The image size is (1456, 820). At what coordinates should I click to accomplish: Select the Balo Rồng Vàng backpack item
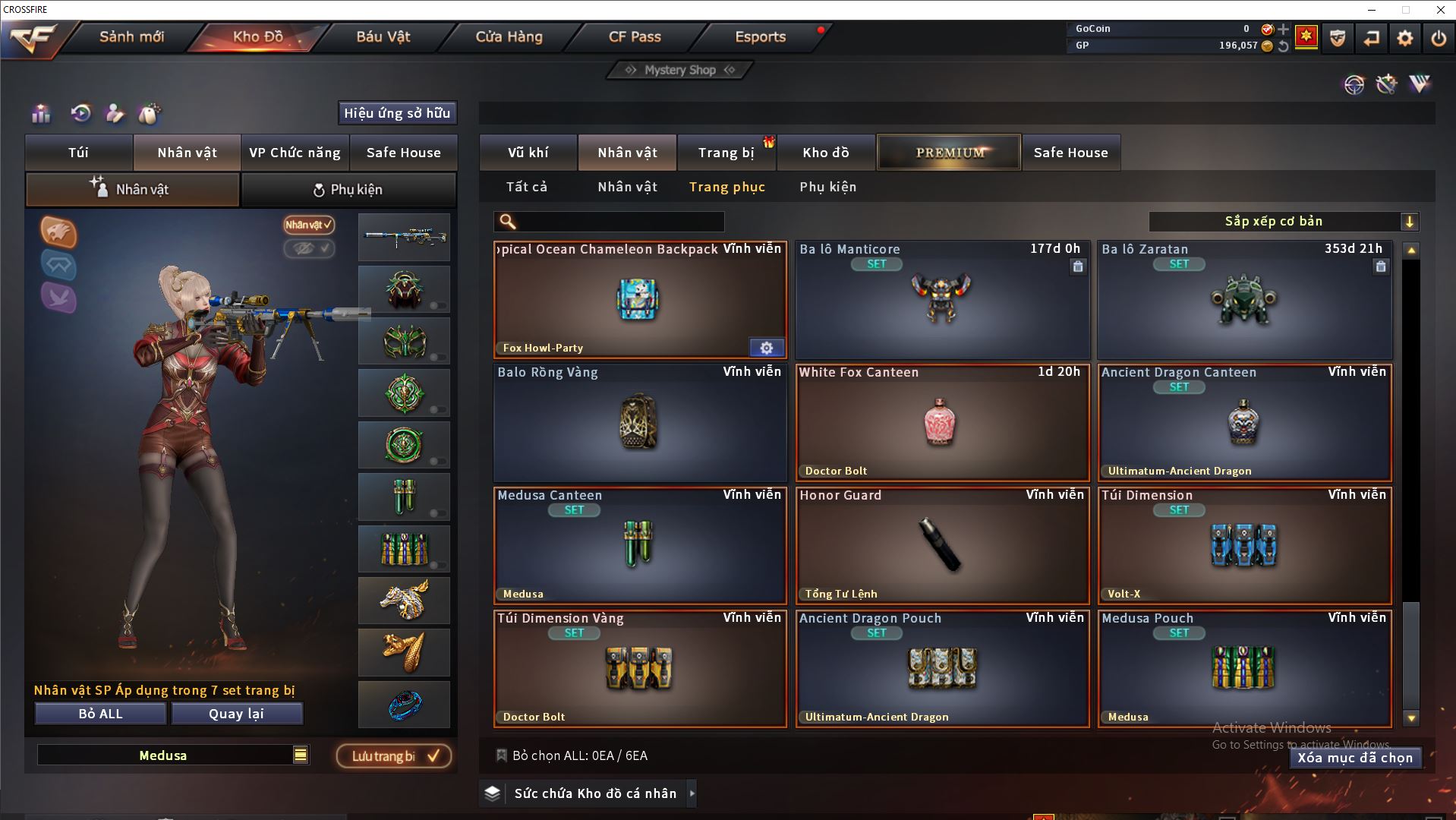click(639, 422)
